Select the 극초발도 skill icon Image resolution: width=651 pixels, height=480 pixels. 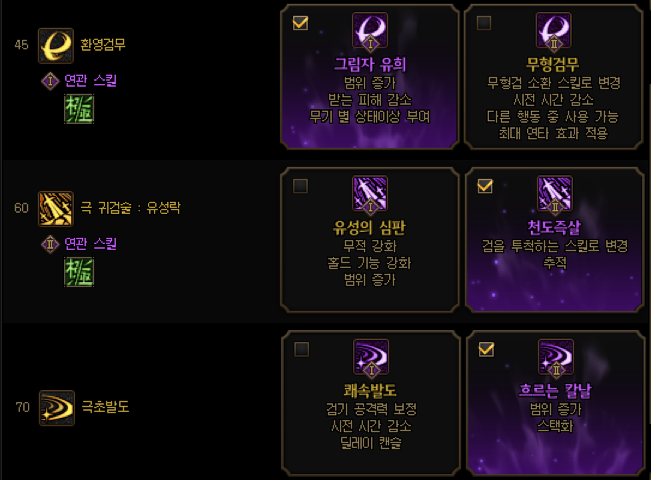pyautogui.click(x=54, y=407)
